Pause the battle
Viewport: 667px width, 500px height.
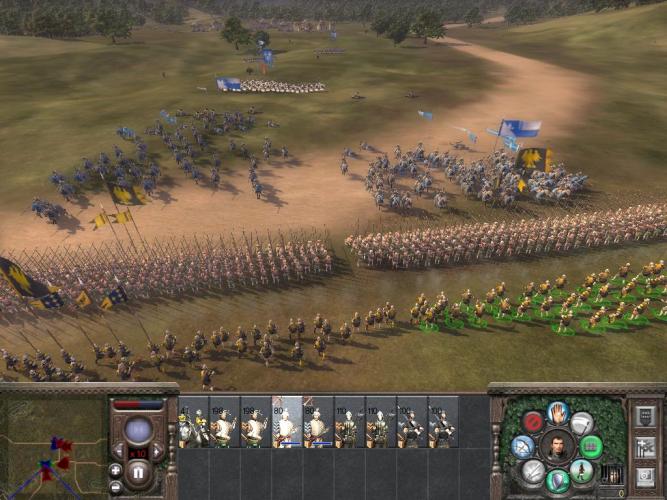click(x=139, y=471)
